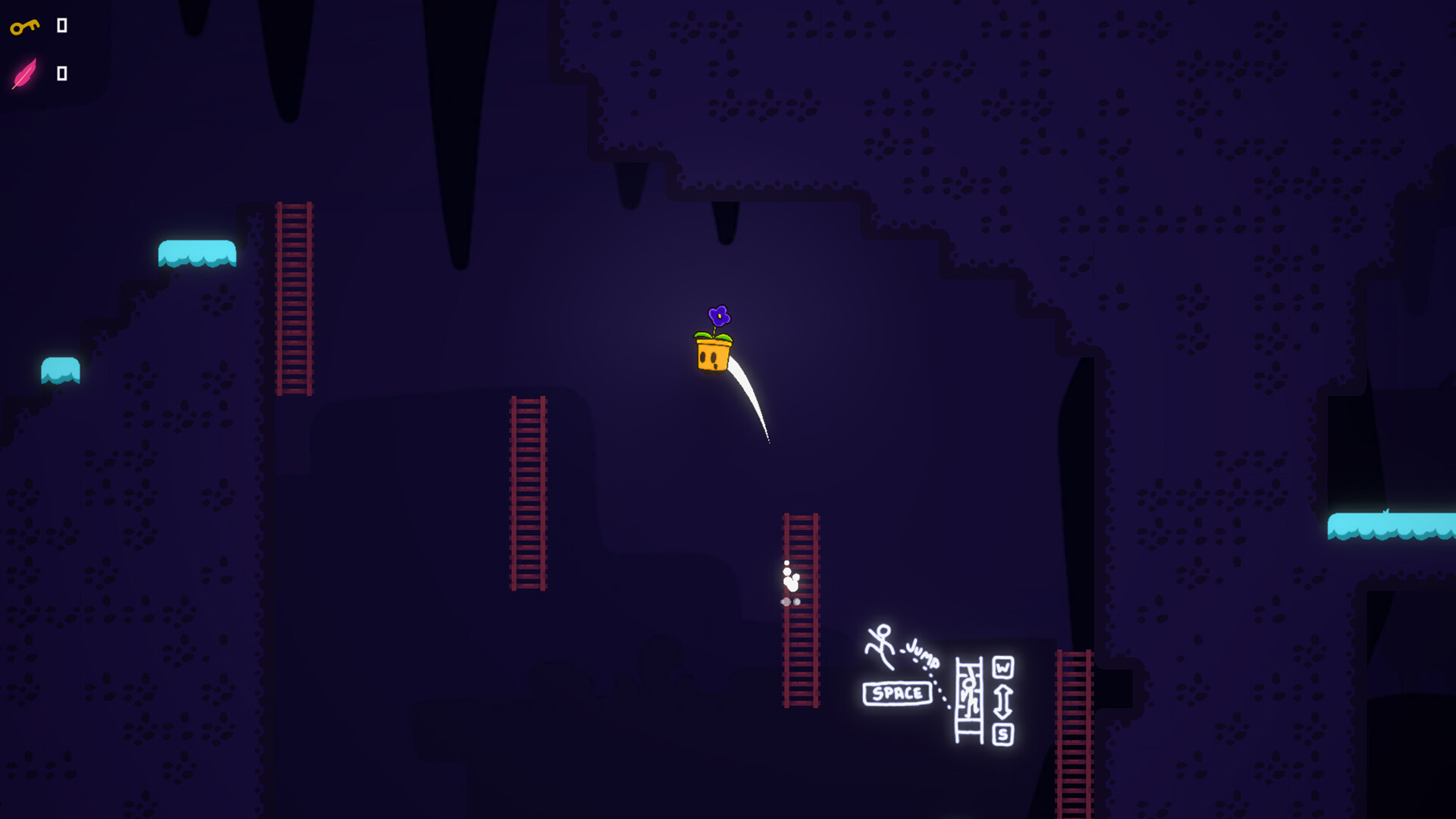Click the tall red ladder near the left platform

coord(294,300)
